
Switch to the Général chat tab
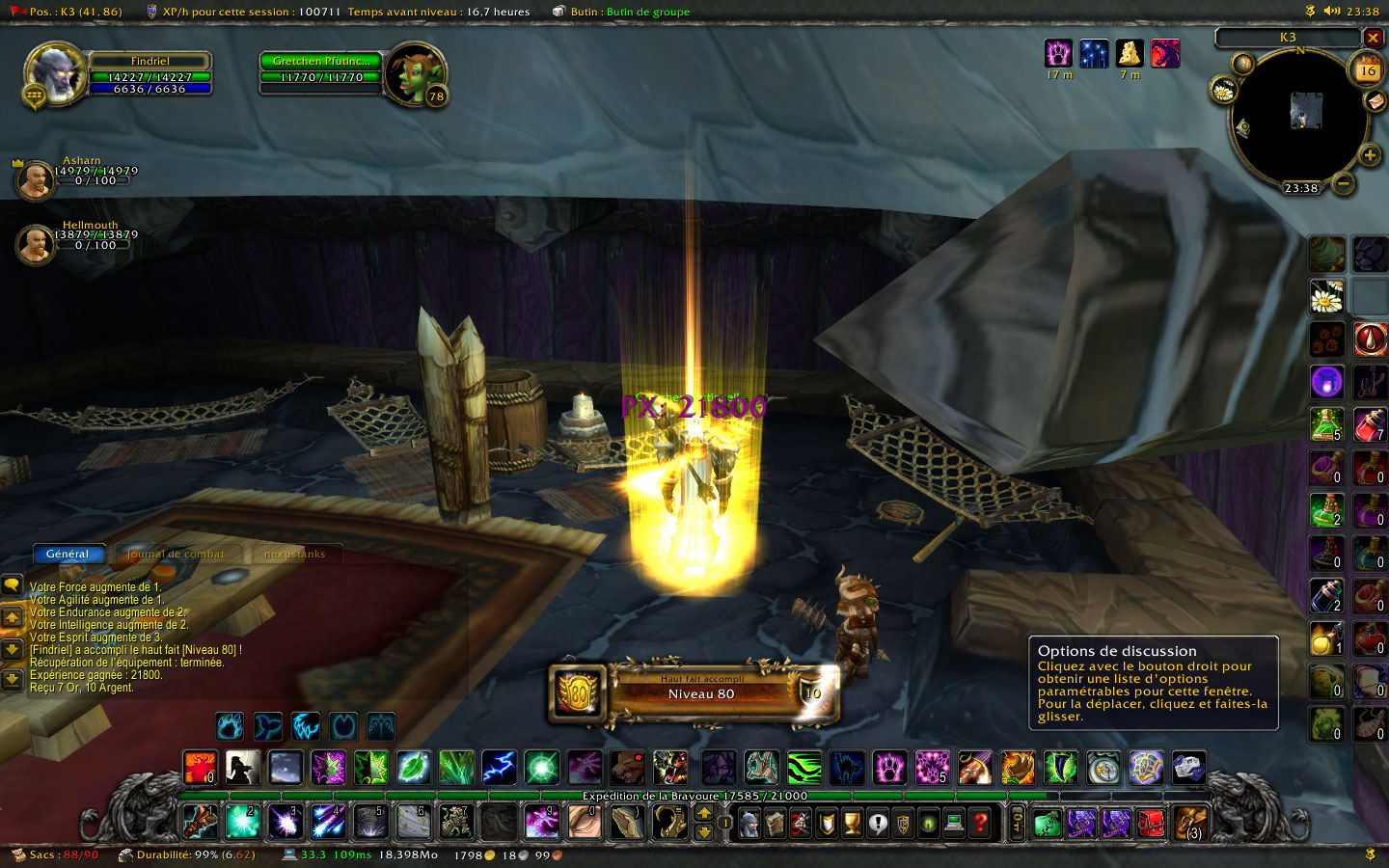tap(68, 554)
